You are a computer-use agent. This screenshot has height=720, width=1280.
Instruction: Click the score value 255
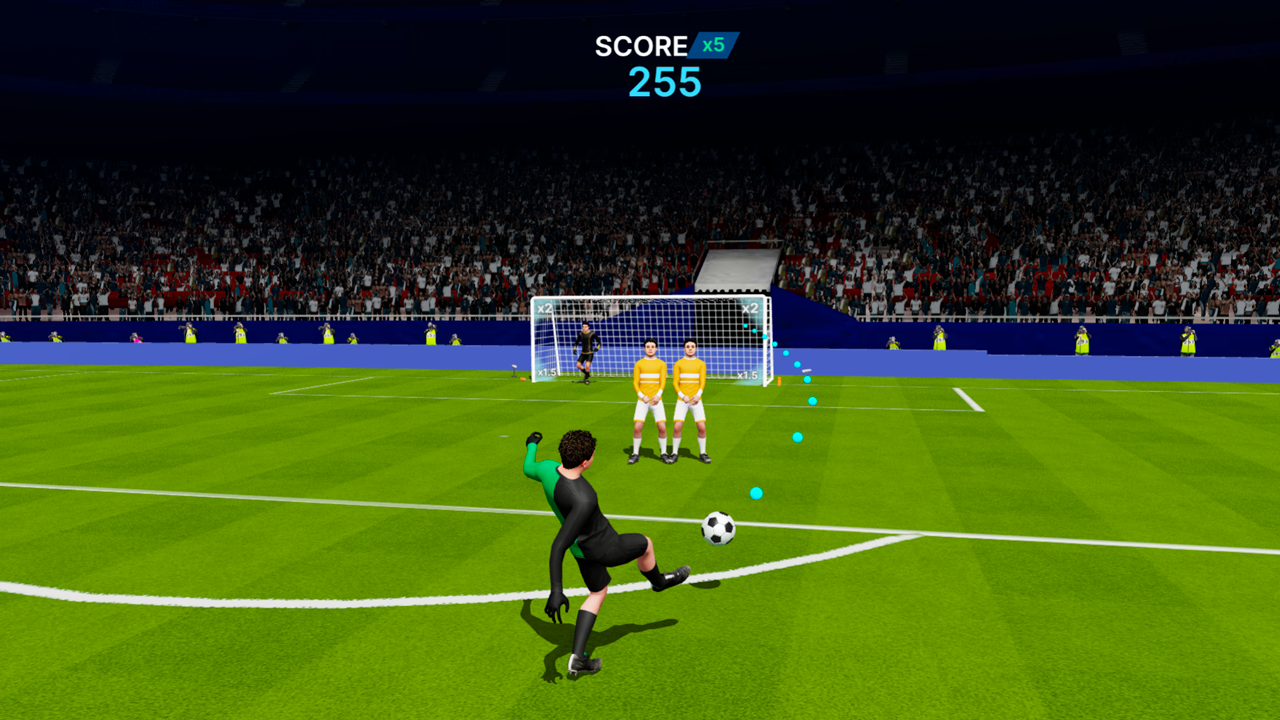click(x=666, y=82)
